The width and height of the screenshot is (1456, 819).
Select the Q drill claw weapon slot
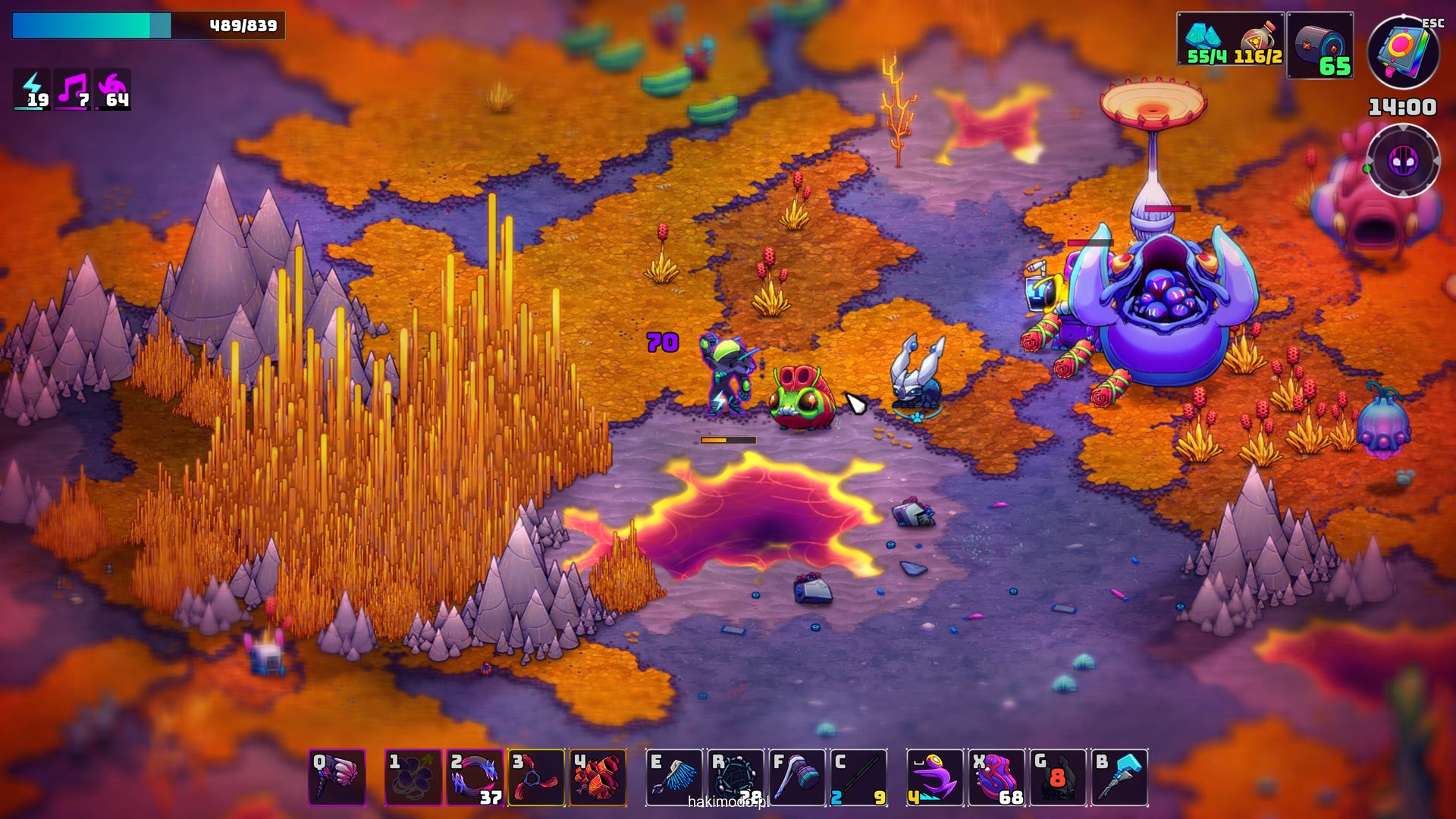[x=337, y=777]
